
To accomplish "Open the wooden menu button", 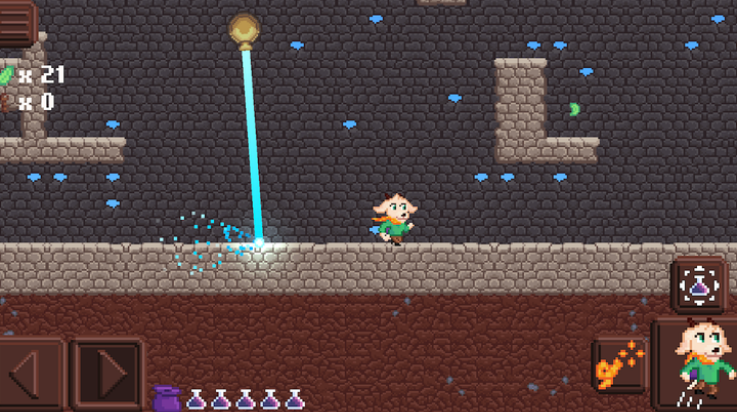I will 17,22.
